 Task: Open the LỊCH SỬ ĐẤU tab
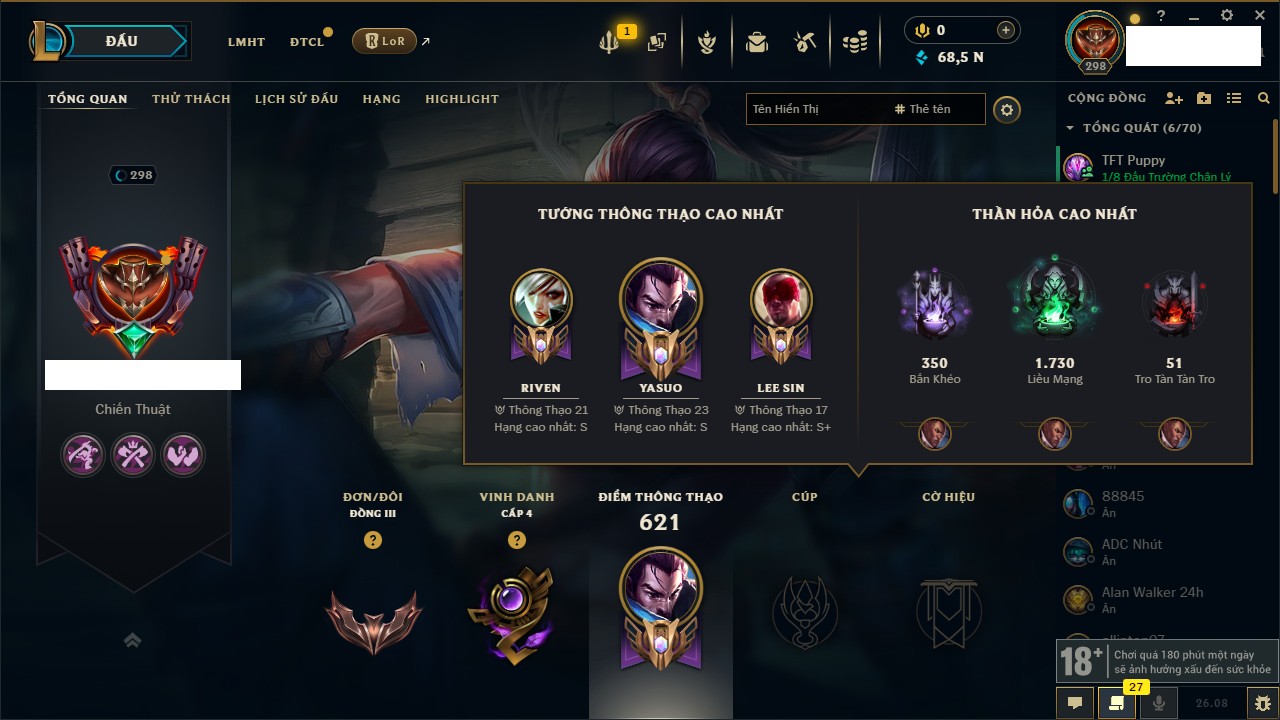click(x=296, y=99)
